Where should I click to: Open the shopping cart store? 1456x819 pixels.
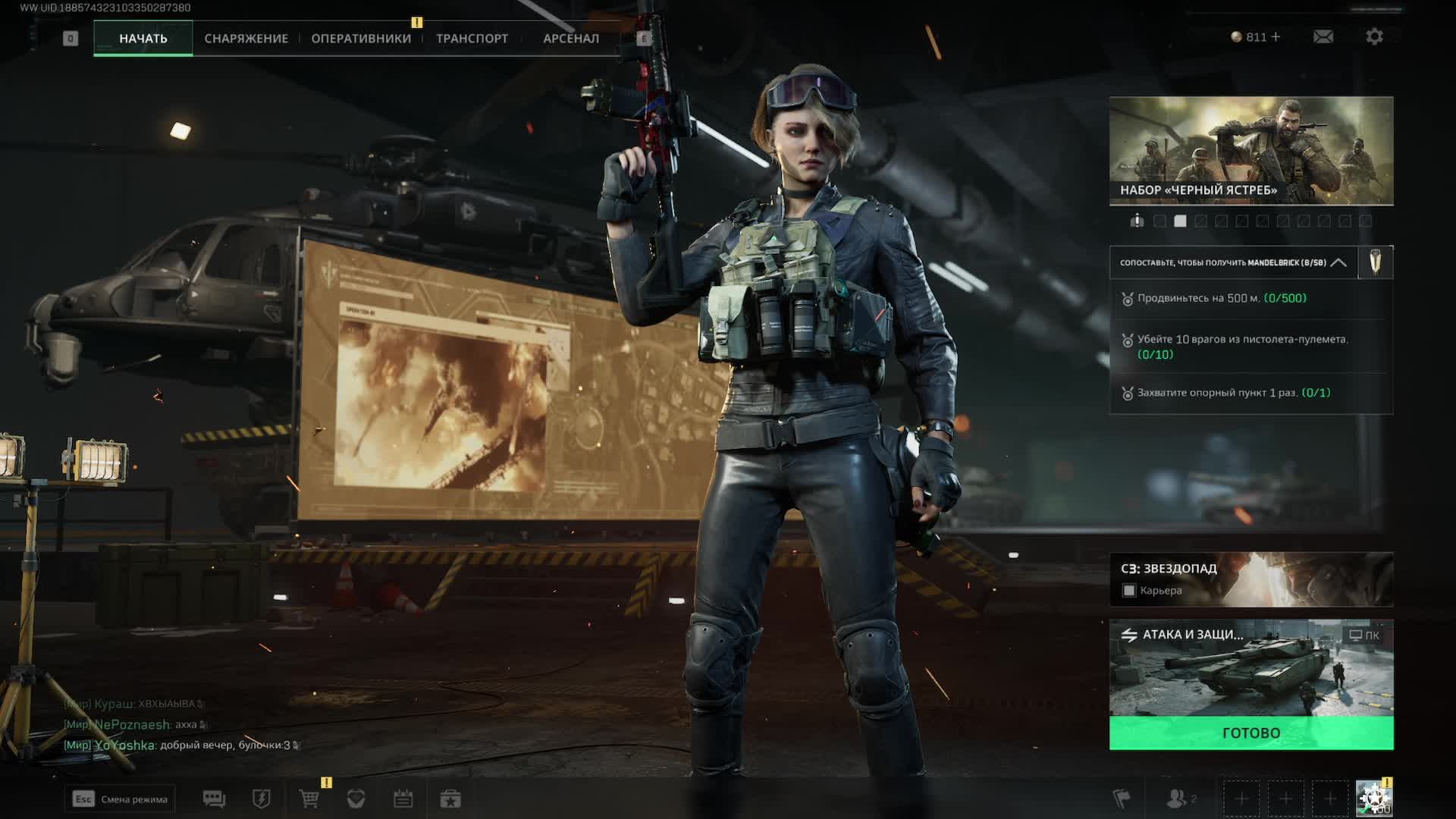click(x=309, y=799)
